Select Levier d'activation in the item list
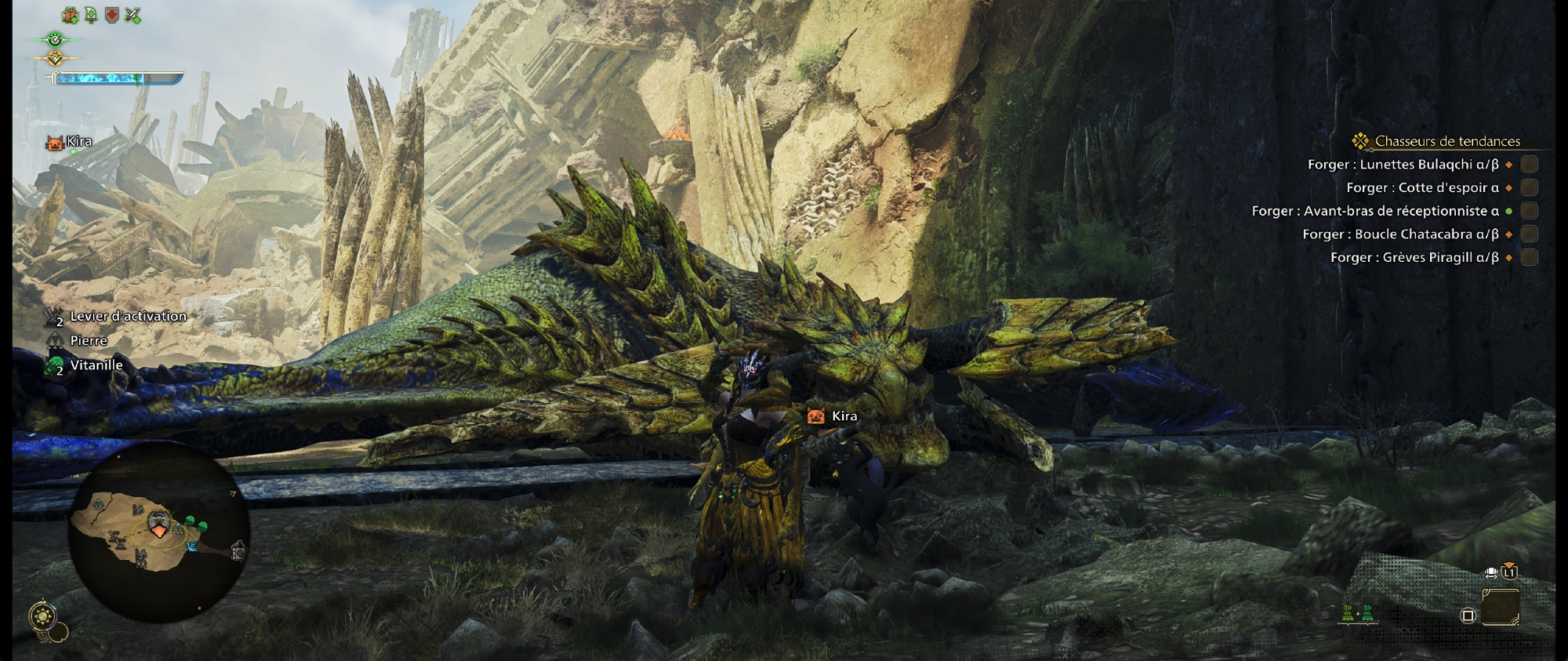Screen dimensions: 1568x661 pos(128,317)
